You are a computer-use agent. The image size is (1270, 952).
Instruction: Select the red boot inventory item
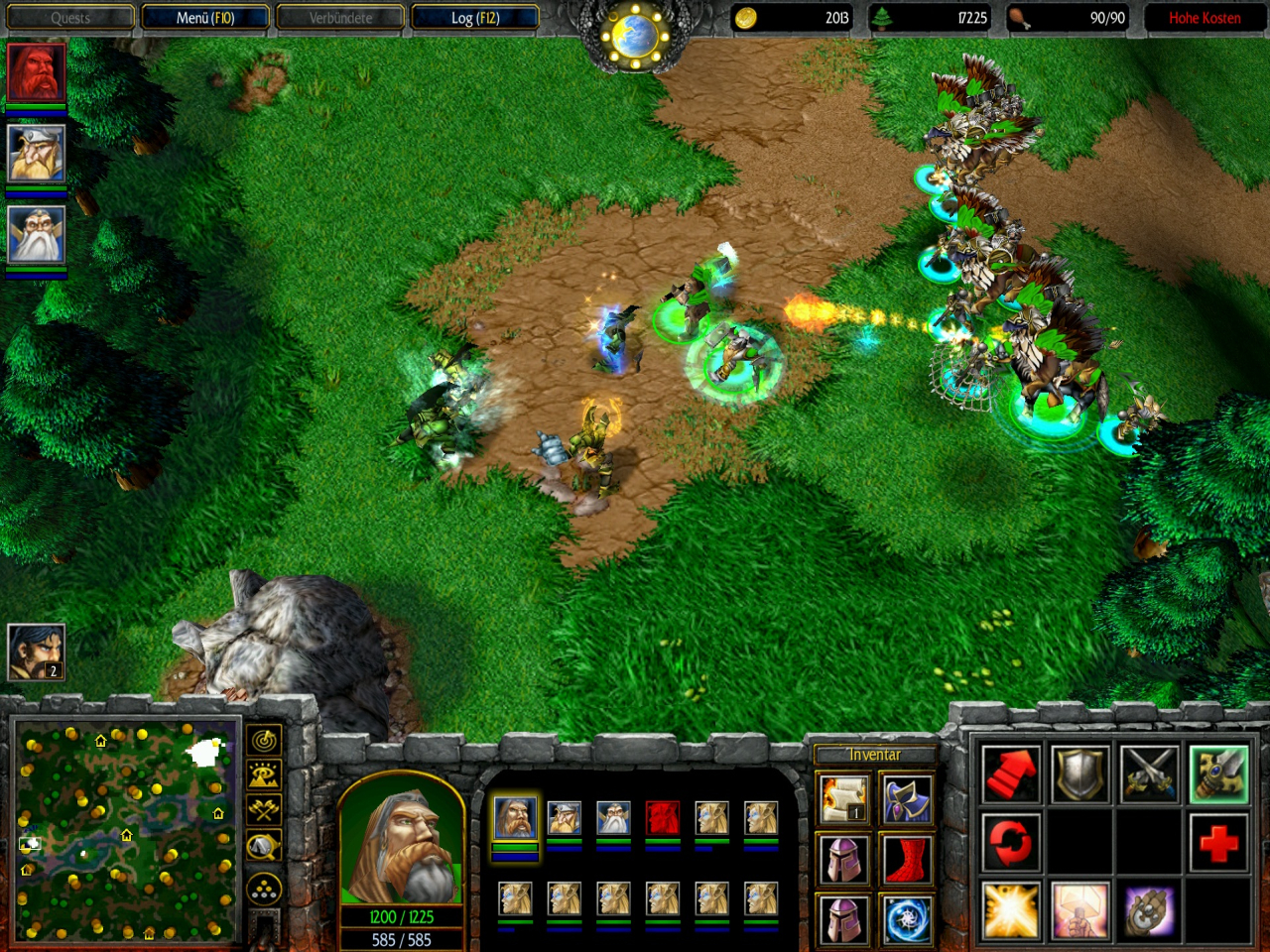[906, 860]
